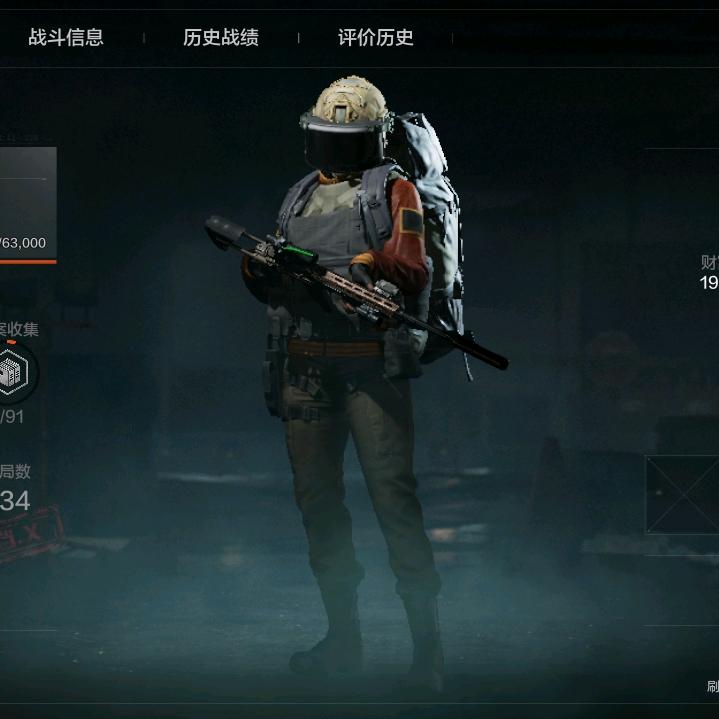Click the crossed-out empty panel thumbnail

[683, 494]
